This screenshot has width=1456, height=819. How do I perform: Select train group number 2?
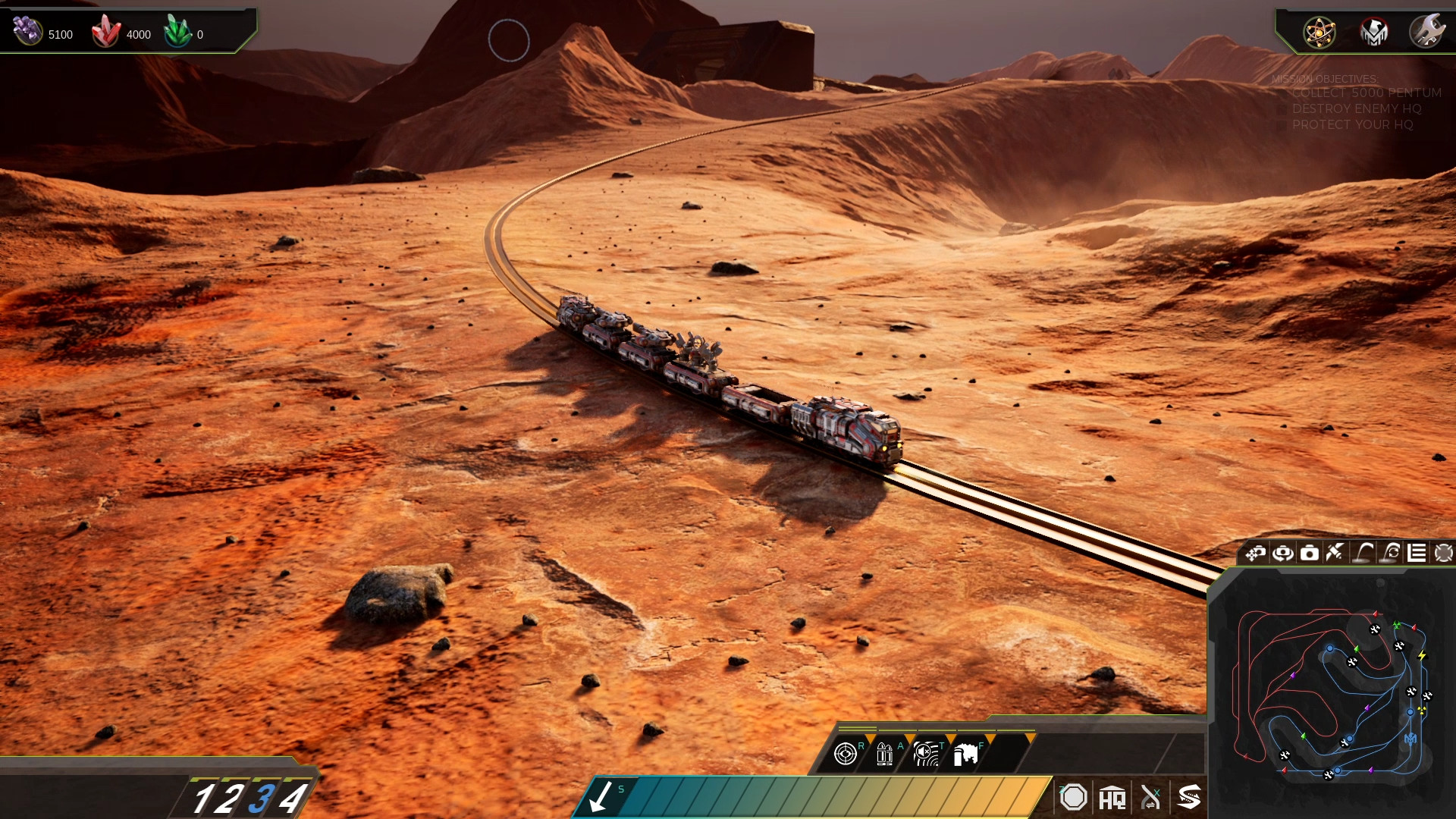point(231,799)
